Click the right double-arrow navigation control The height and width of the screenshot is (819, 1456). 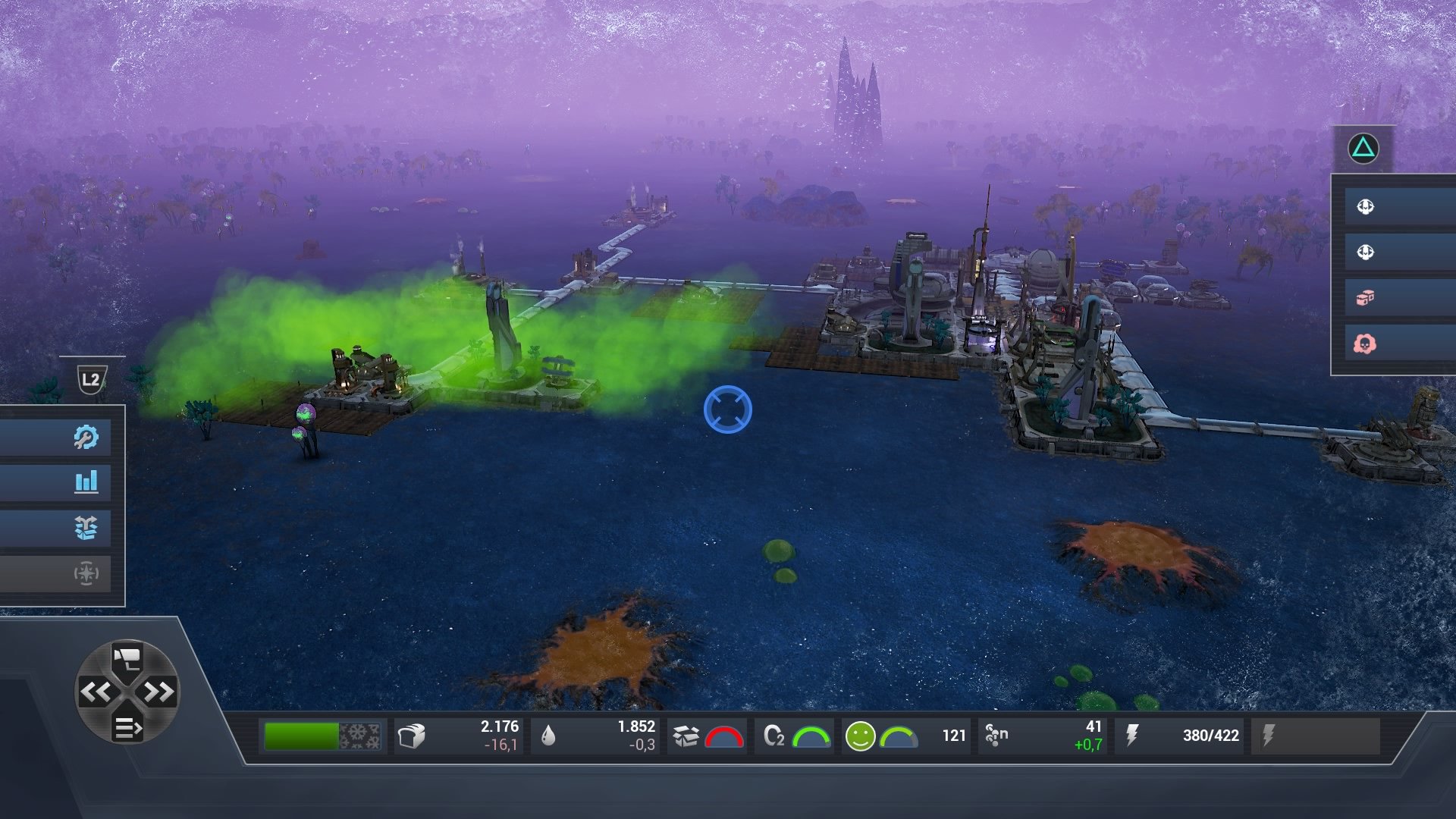(x=158, y=692)
